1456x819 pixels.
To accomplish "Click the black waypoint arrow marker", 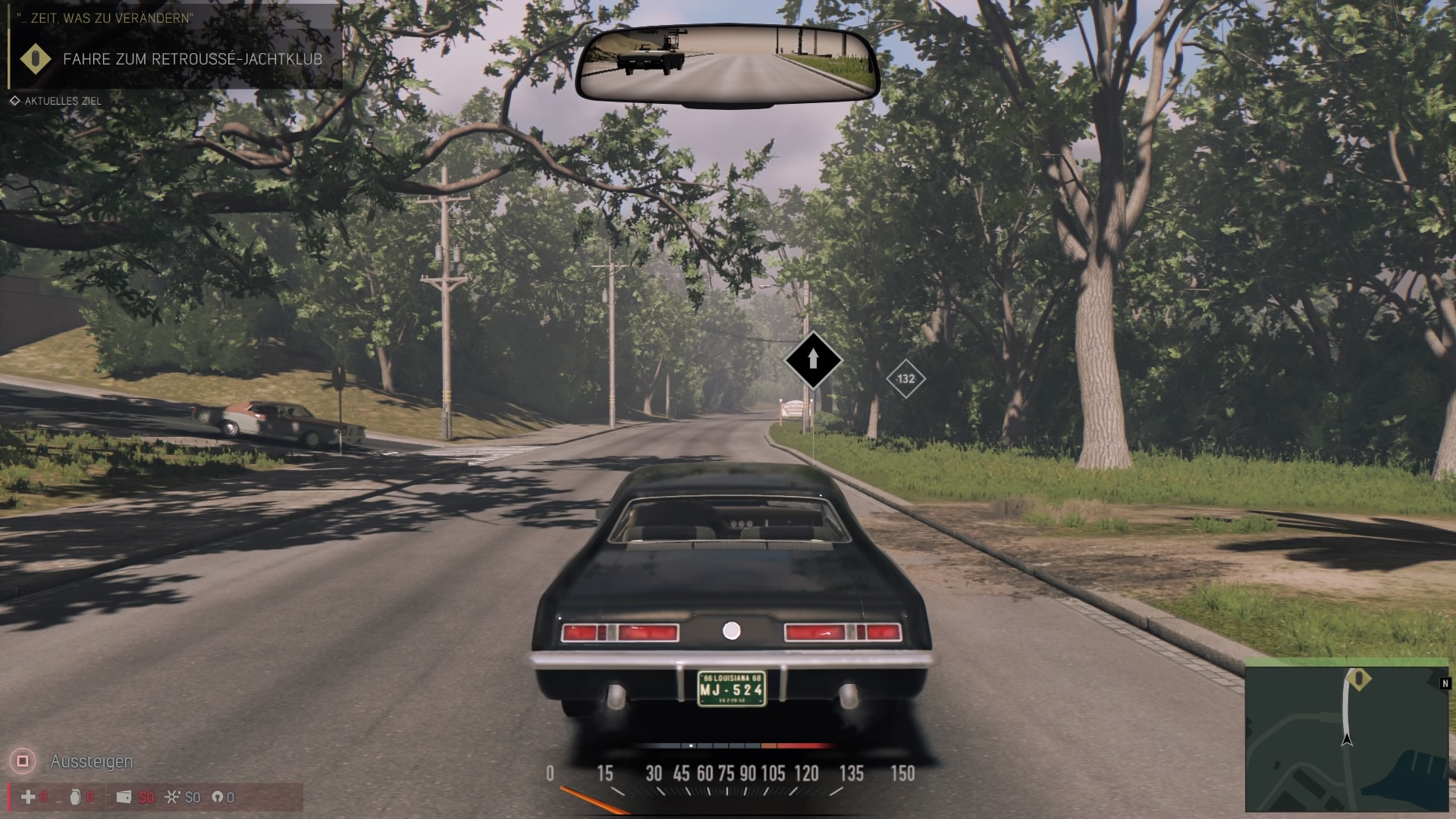I will pyautogui.click(x=813, y=359).
